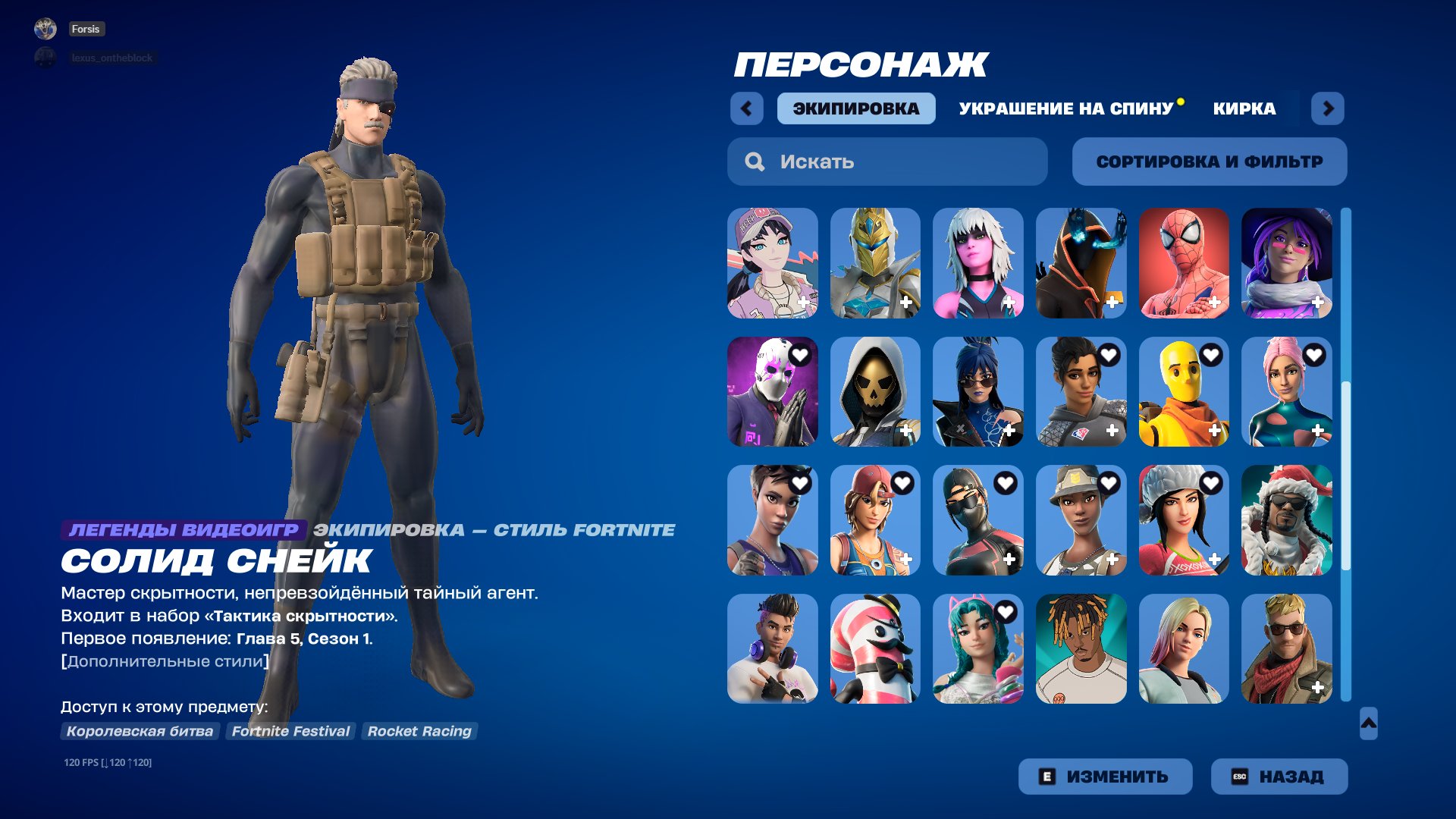The width and height of the screenshot is (1456, 819).
Task: Select the gold-and-white knight outfit
Action: [875, 263]
